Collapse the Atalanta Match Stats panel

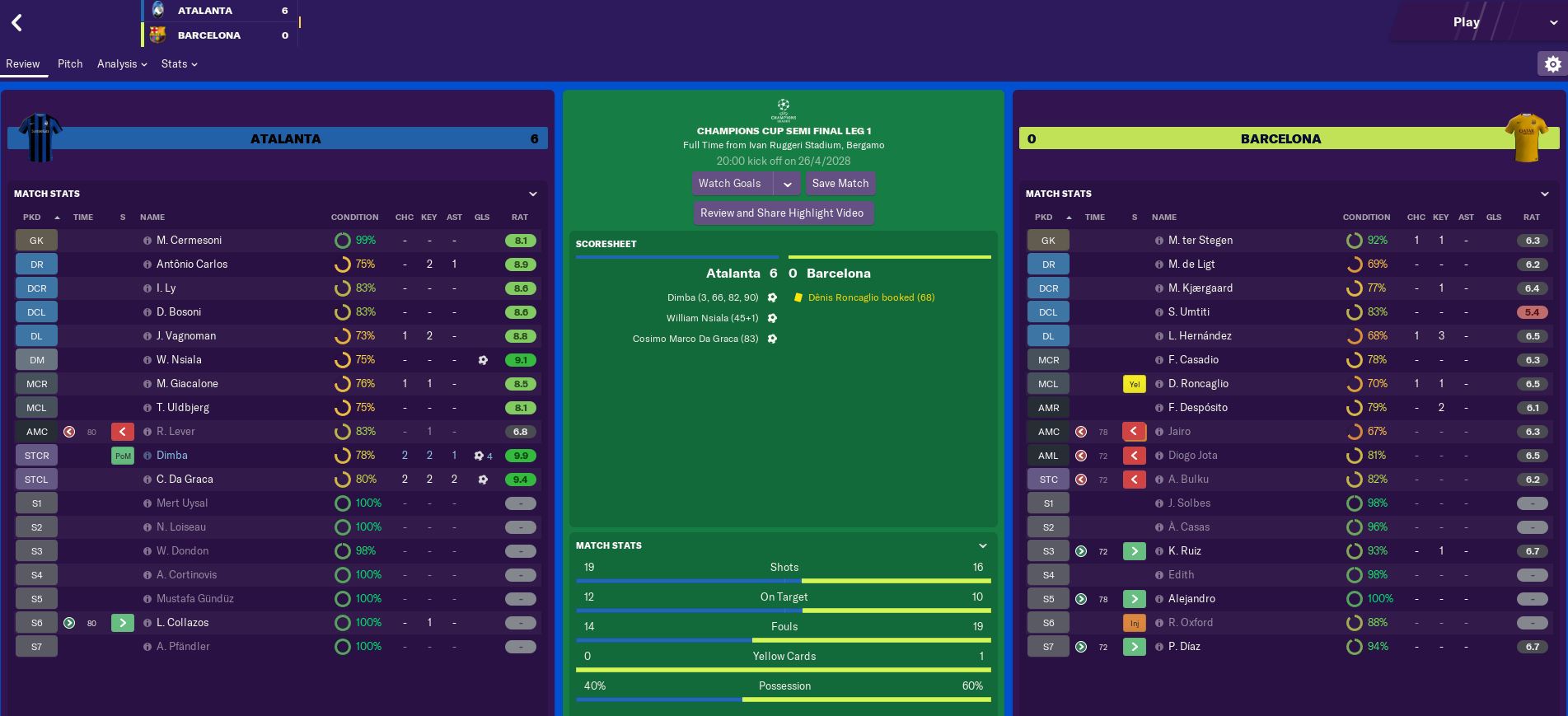532,194
